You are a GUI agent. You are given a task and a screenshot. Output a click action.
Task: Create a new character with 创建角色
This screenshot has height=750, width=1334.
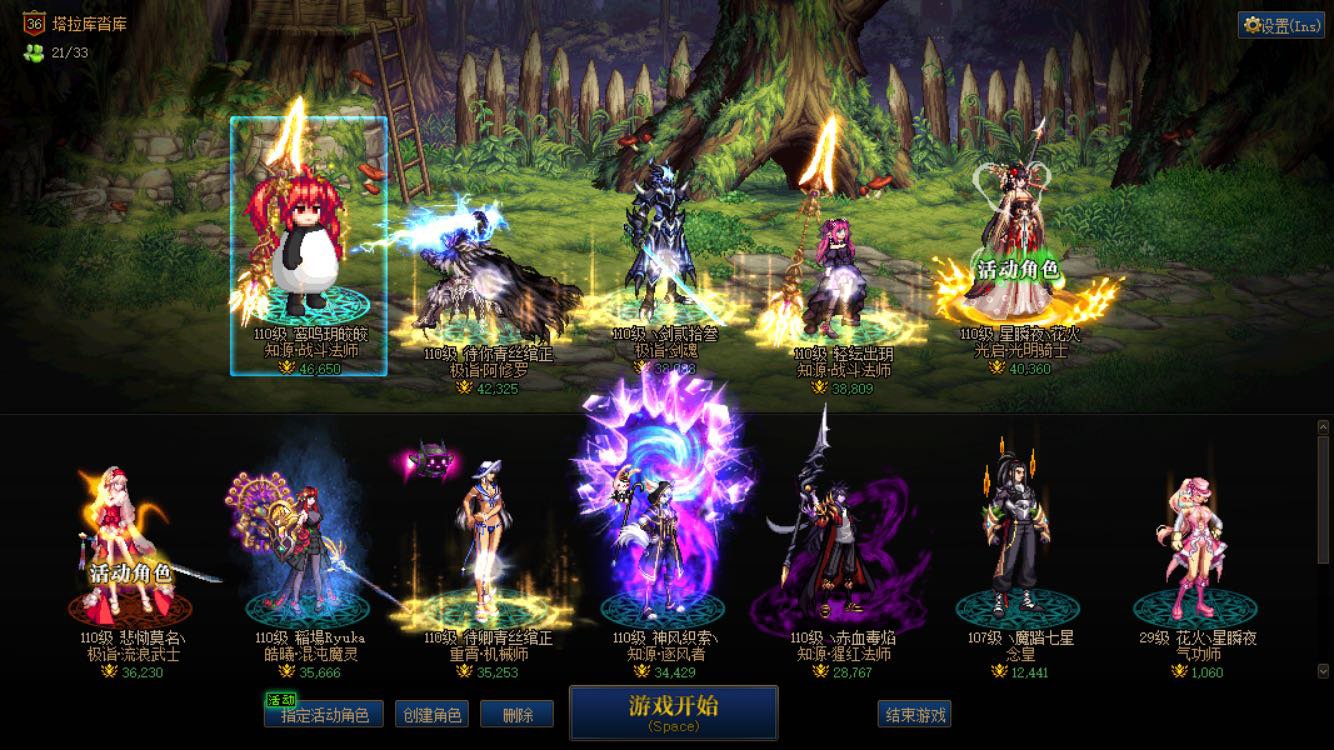[432, 714]
